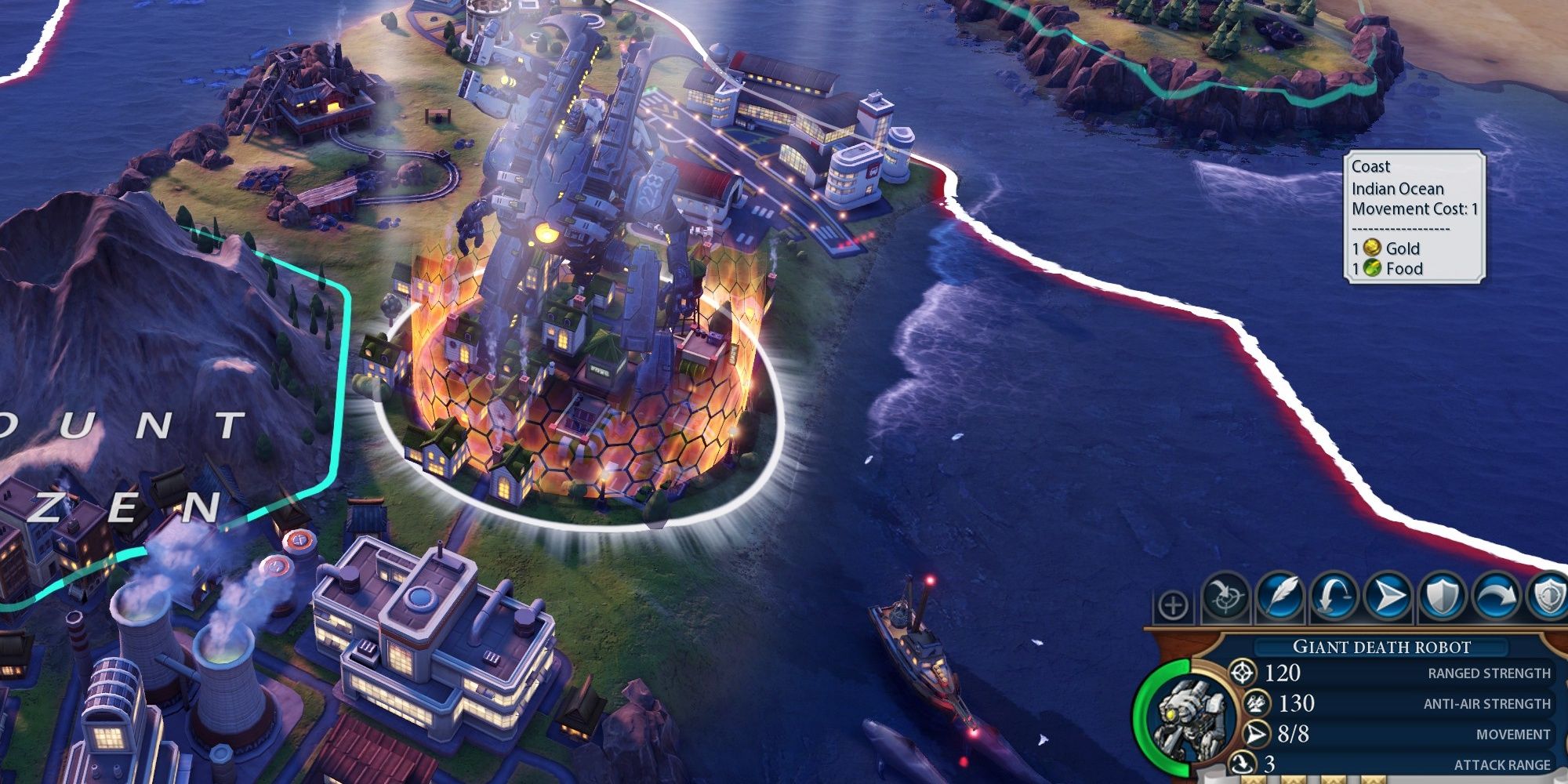This screenshot has height=784, width=1568.
Task: Click the Giant Death Robot name label
Action: 1381,645
